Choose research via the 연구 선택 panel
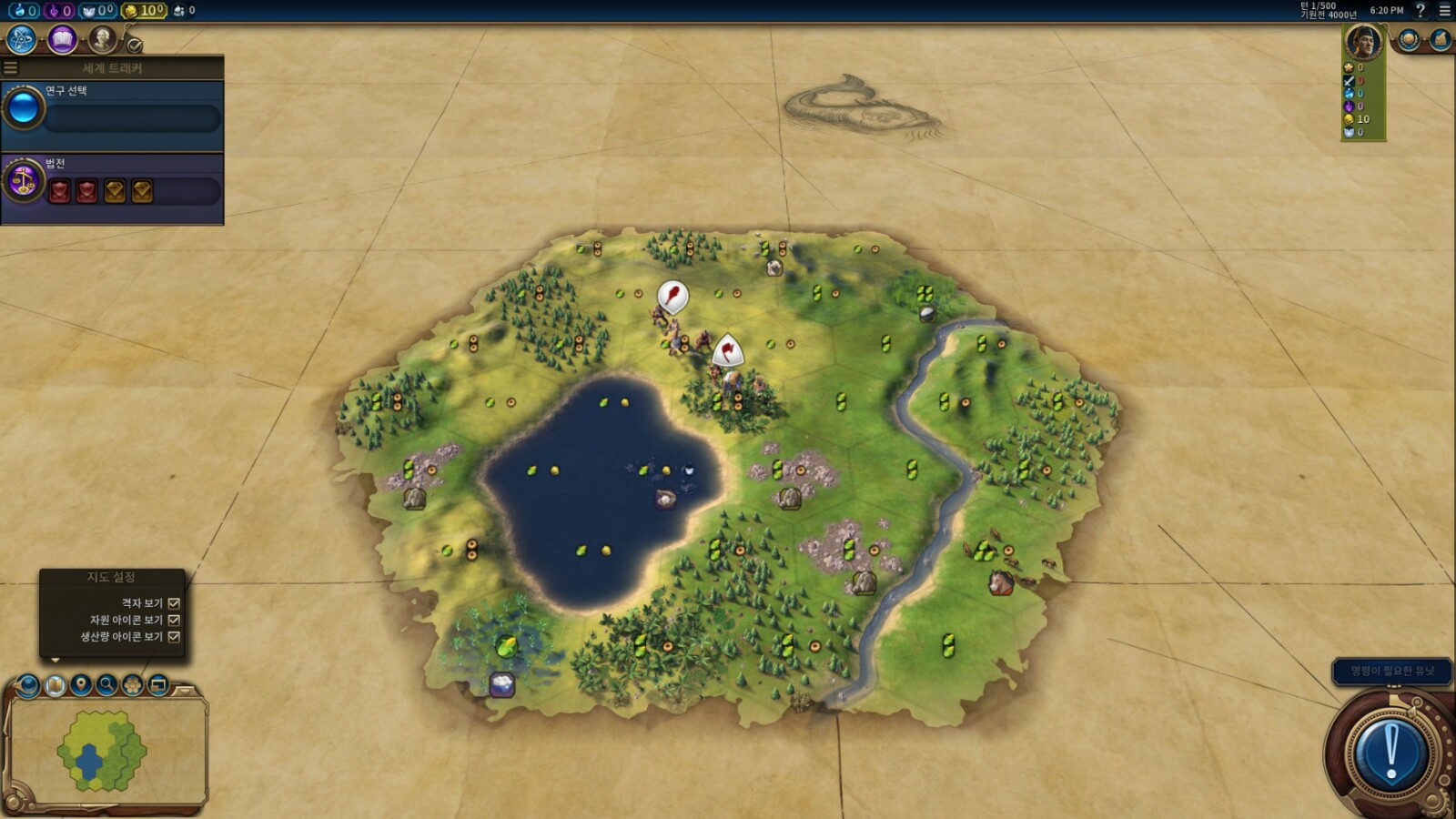Screen dimensions: 1456x819 tap(113, 109)
